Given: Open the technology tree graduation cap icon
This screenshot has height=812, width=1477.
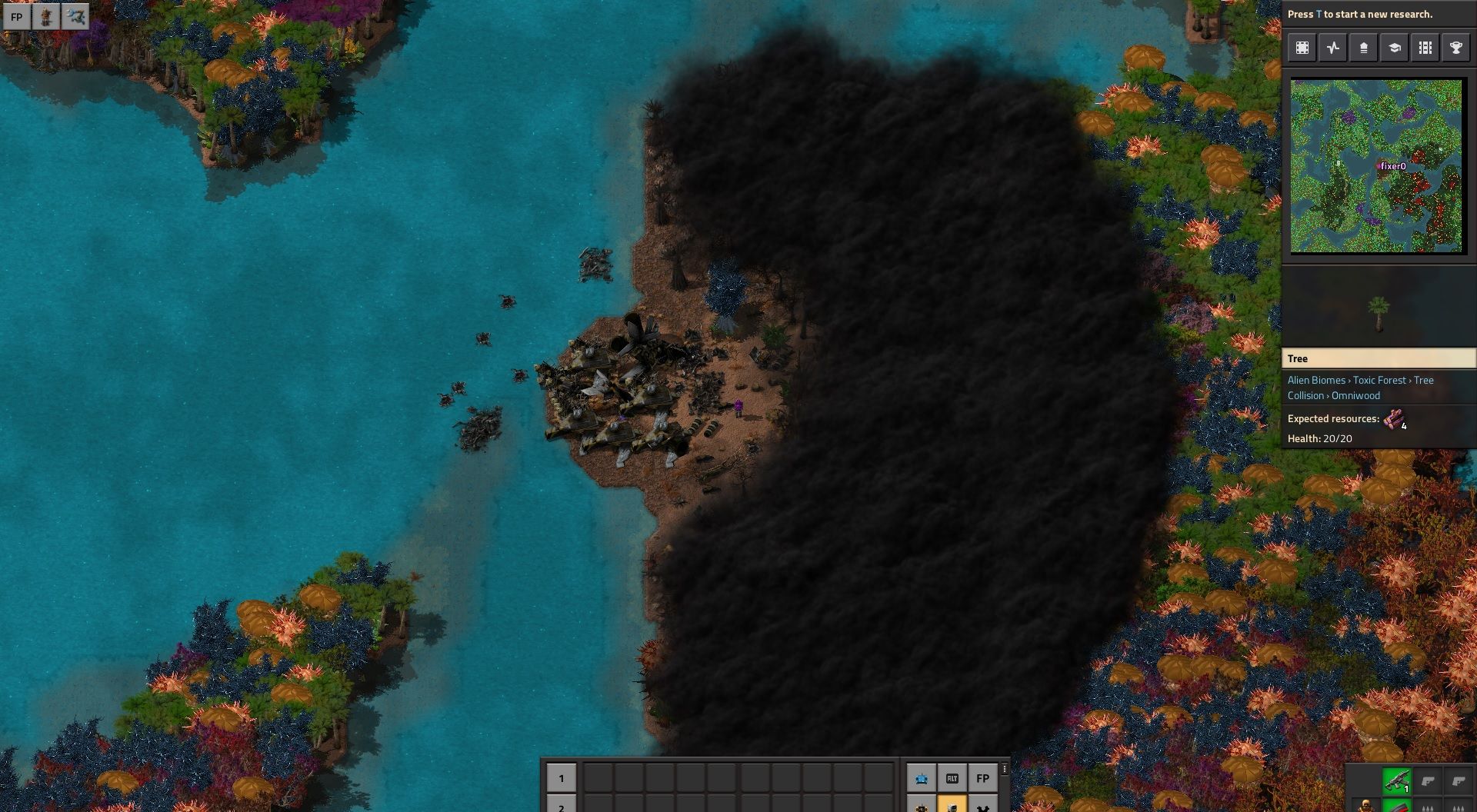Looking at the screenshot, I should click(1394, 48).
